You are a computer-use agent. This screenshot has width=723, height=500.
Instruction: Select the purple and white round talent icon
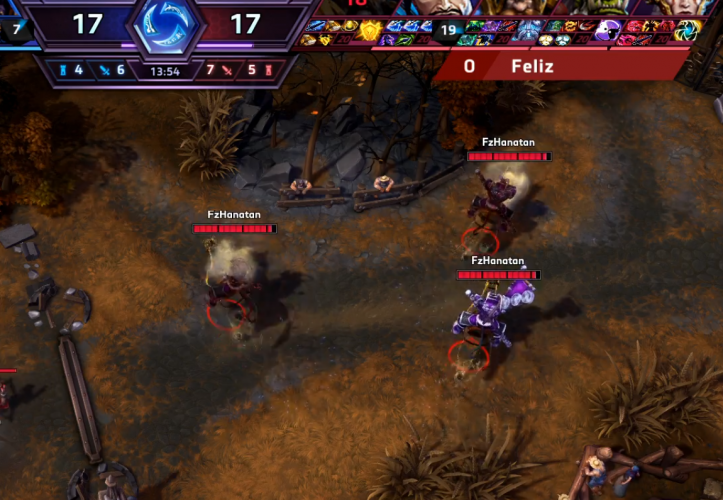[x=606, y=30]
